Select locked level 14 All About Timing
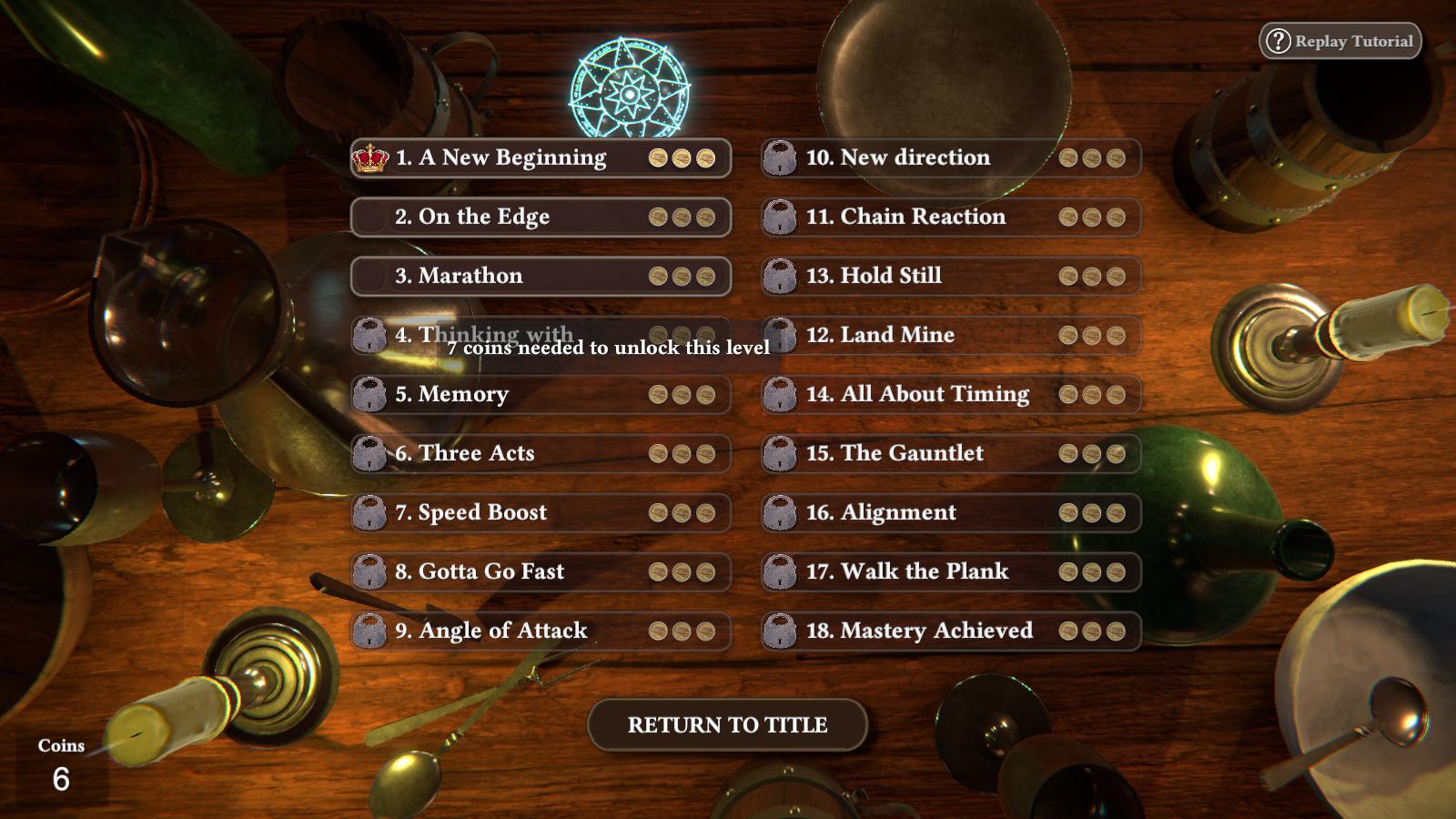The width and height of the screenshot is (1456, 819). (x=951, y=395)
